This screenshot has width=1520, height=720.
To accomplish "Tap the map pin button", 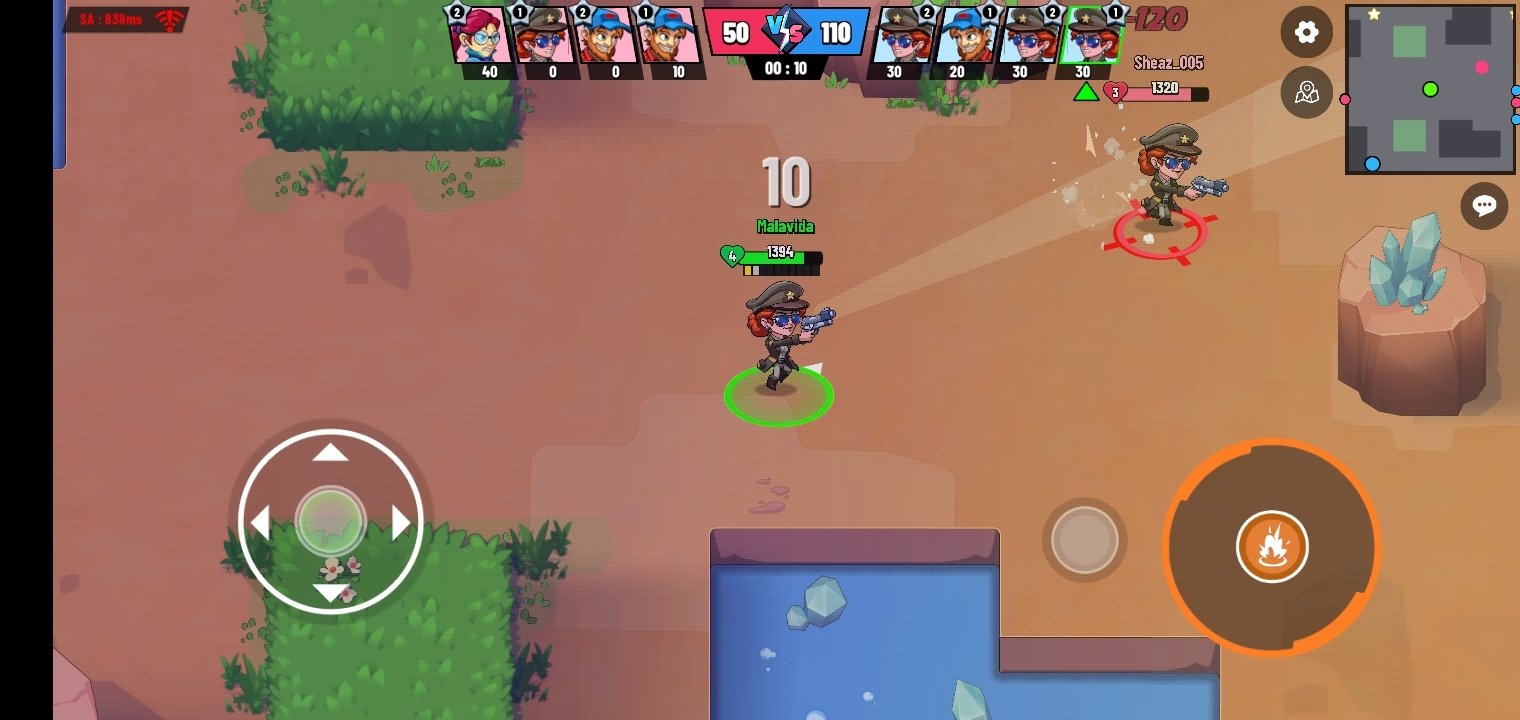I will 1306,92.
